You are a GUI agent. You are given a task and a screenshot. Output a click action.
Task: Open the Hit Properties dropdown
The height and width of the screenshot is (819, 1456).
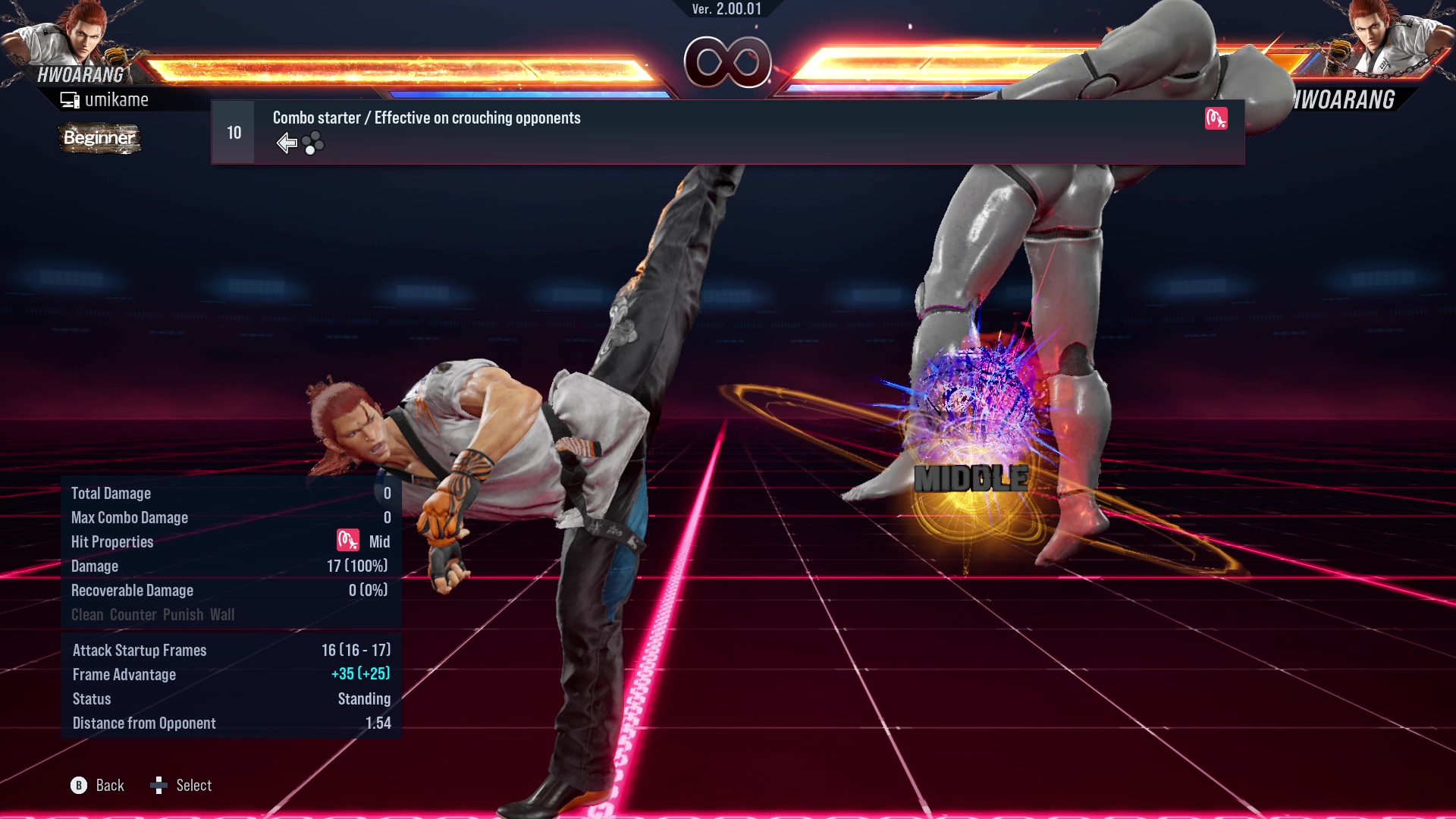pyautogui.click(x=111, y=541)
